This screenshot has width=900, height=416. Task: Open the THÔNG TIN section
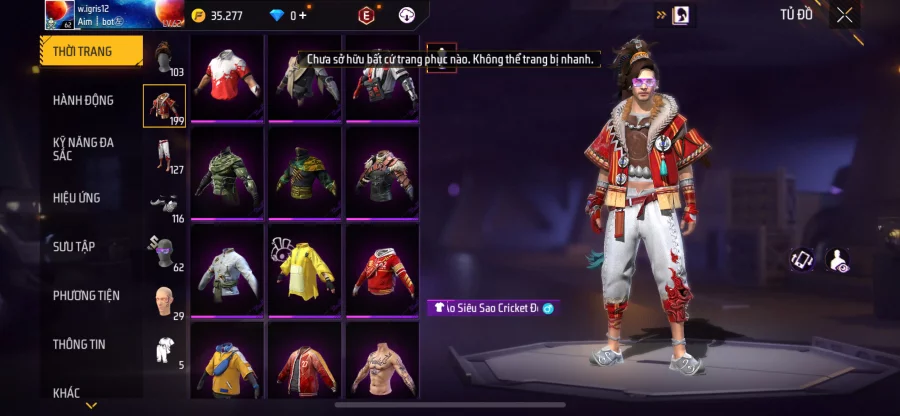point(82,344)
